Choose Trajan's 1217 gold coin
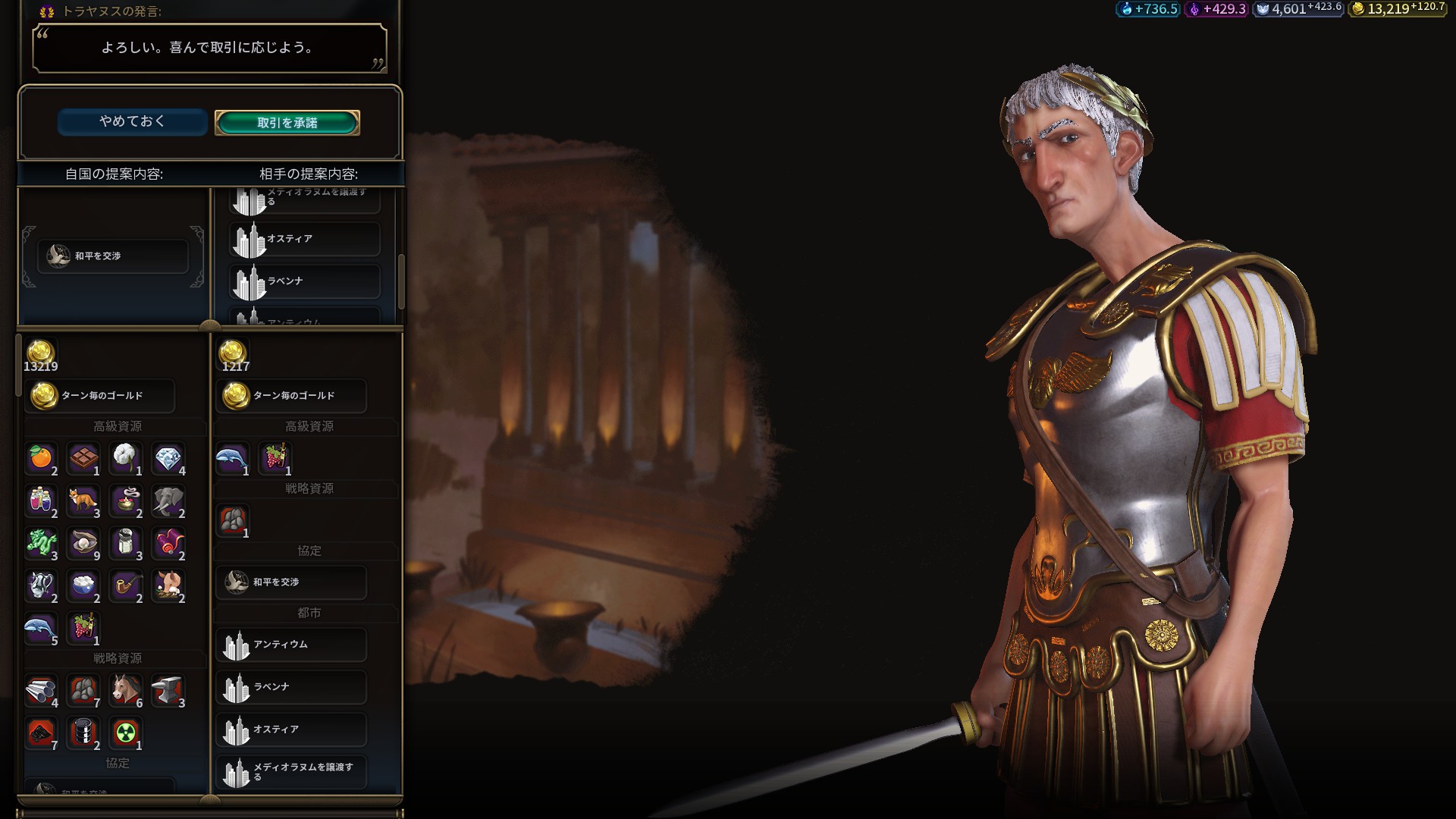This screenshot has width=1456, height=819. click(233, 353)
